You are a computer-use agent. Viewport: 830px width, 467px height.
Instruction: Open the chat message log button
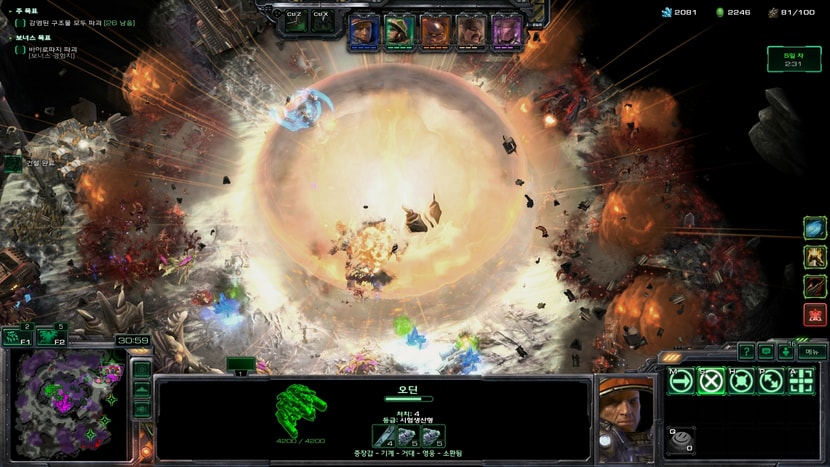[766, 352]
